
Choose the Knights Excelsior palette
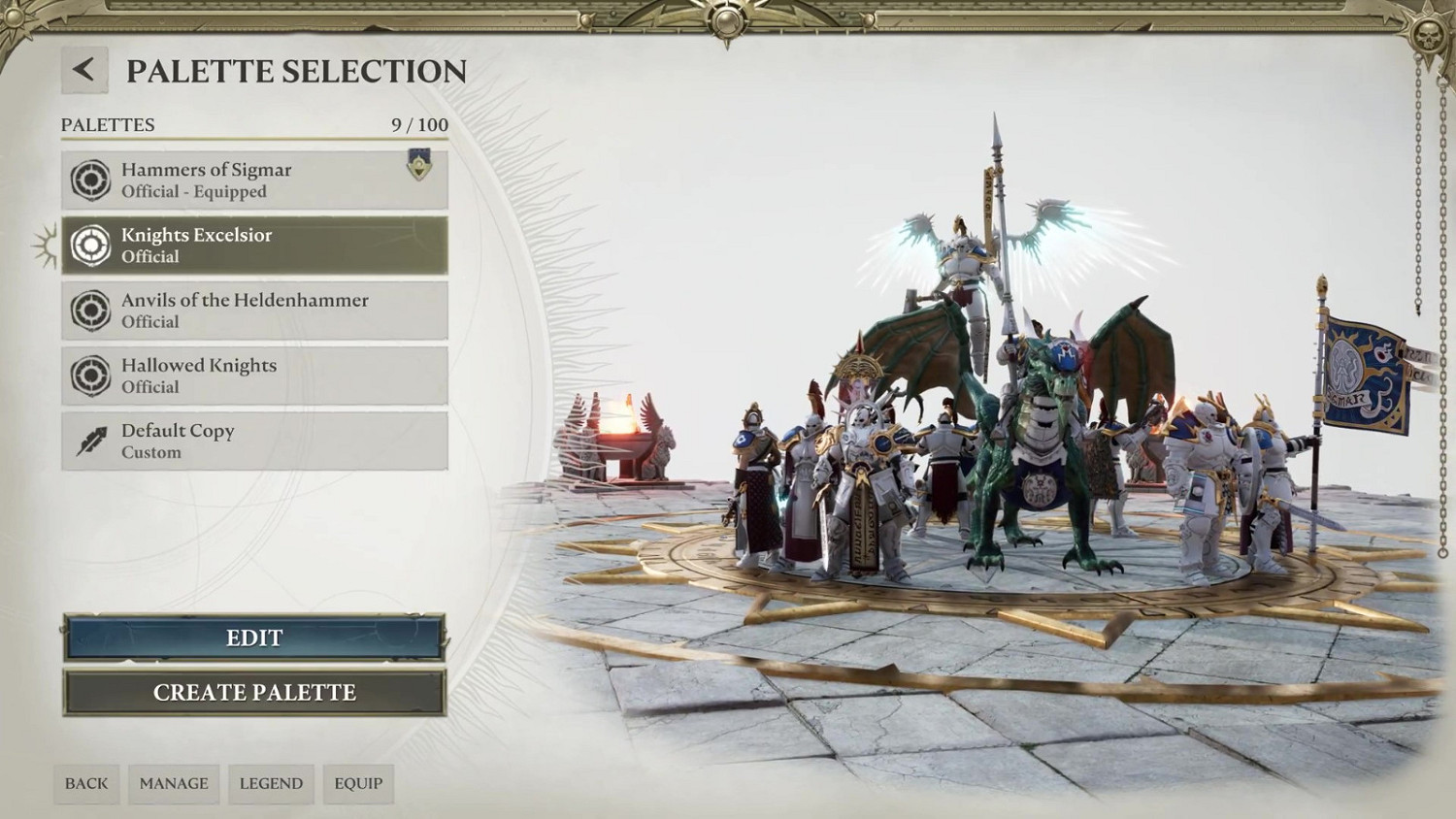pos(254,246)
